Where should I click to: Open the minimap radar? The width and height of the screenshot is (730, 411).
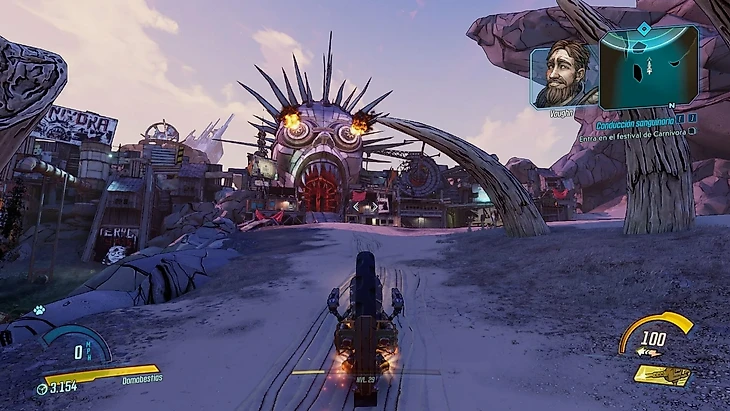pos(648,66)
